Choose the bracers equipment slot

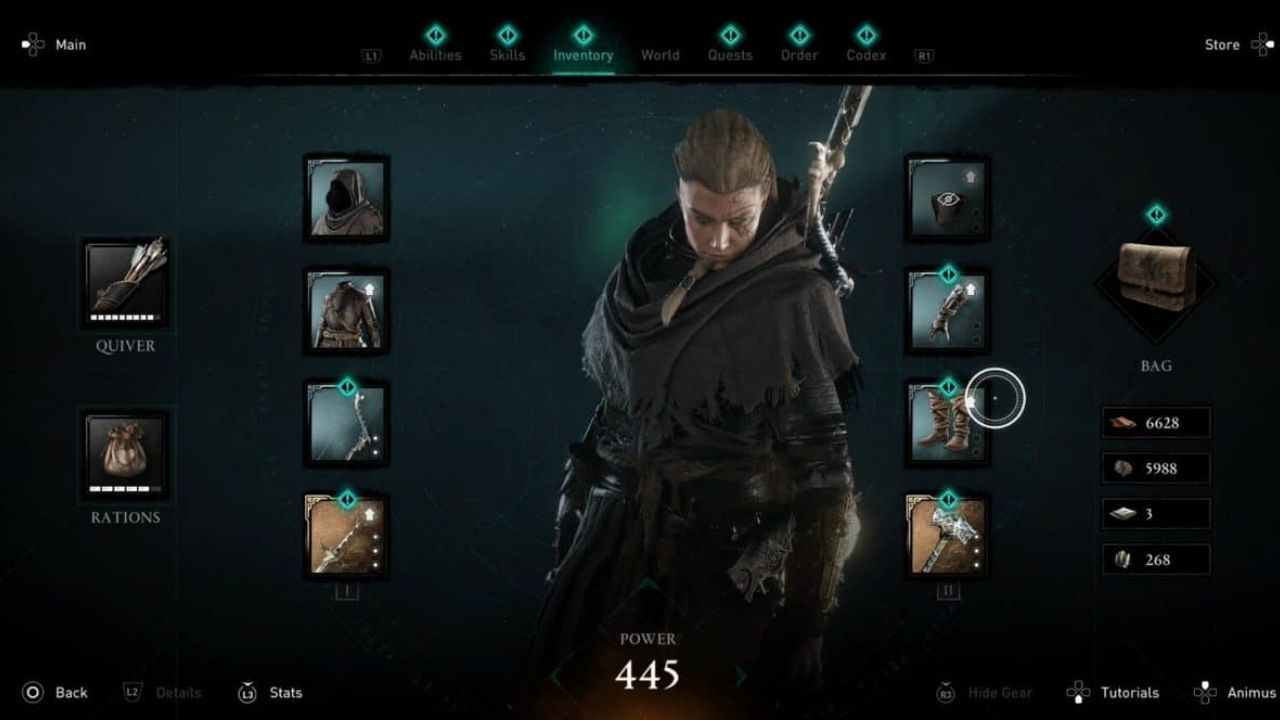947,311
